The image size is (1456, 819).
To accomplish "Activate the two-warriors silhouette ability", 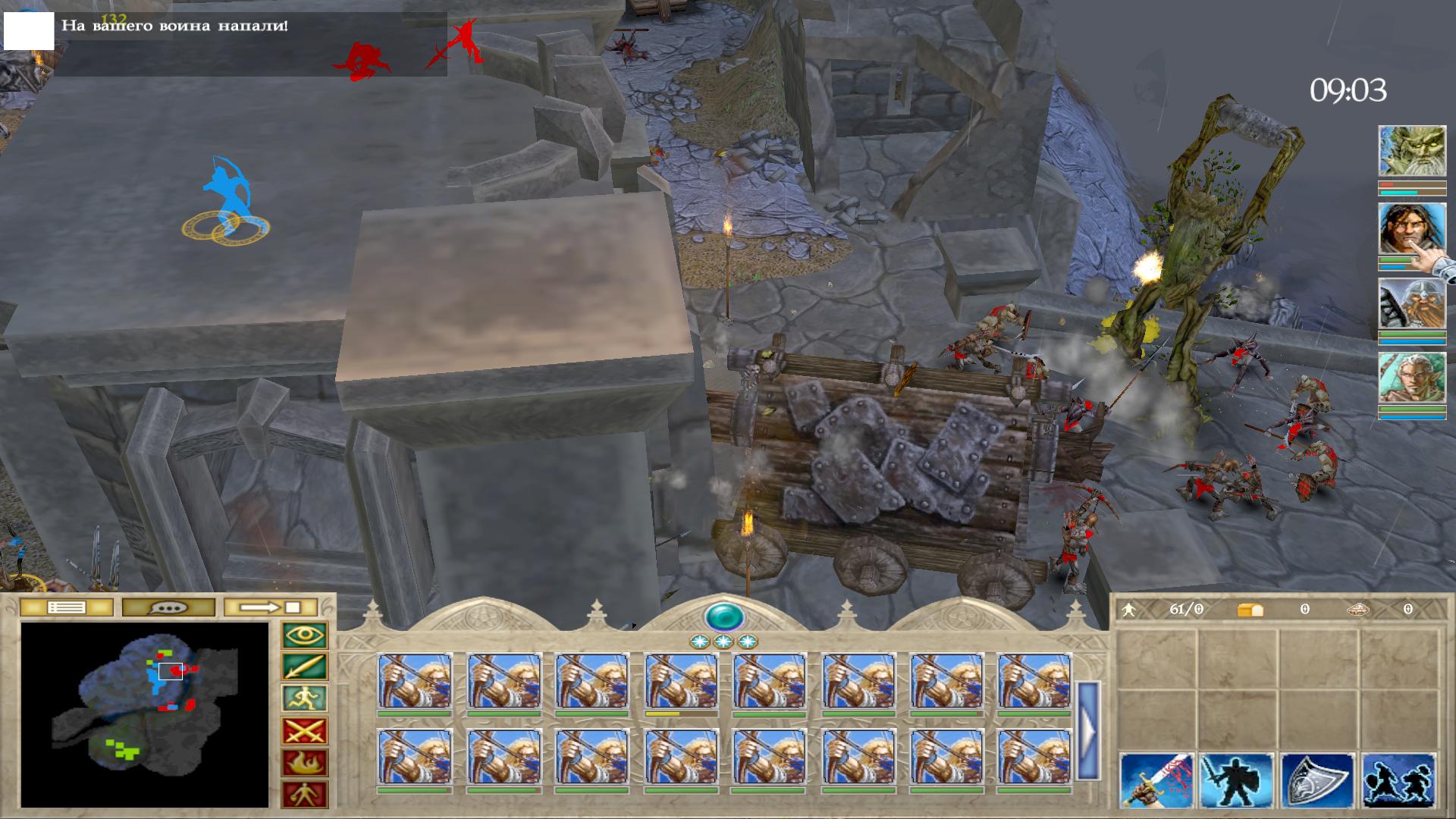I will point(1398,781).
